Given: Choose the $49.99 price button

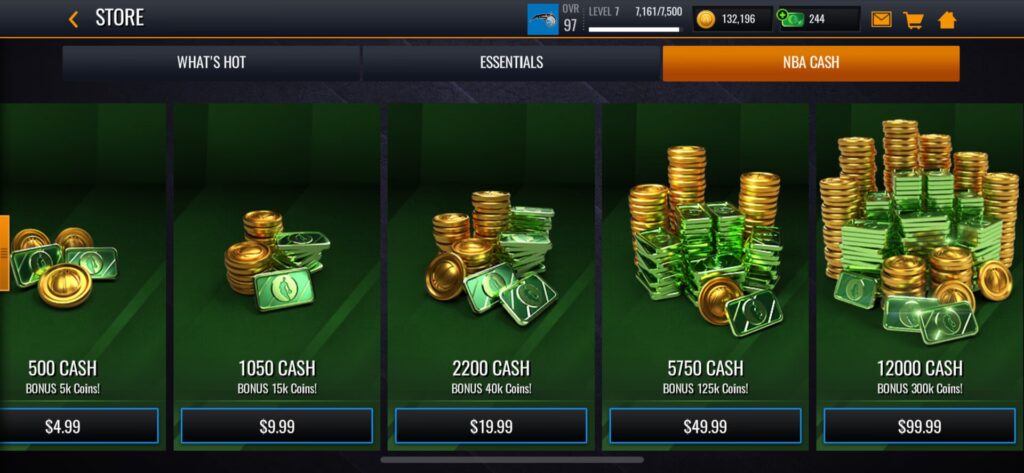Looking at the screenshot, I should (x=705, y=426).
